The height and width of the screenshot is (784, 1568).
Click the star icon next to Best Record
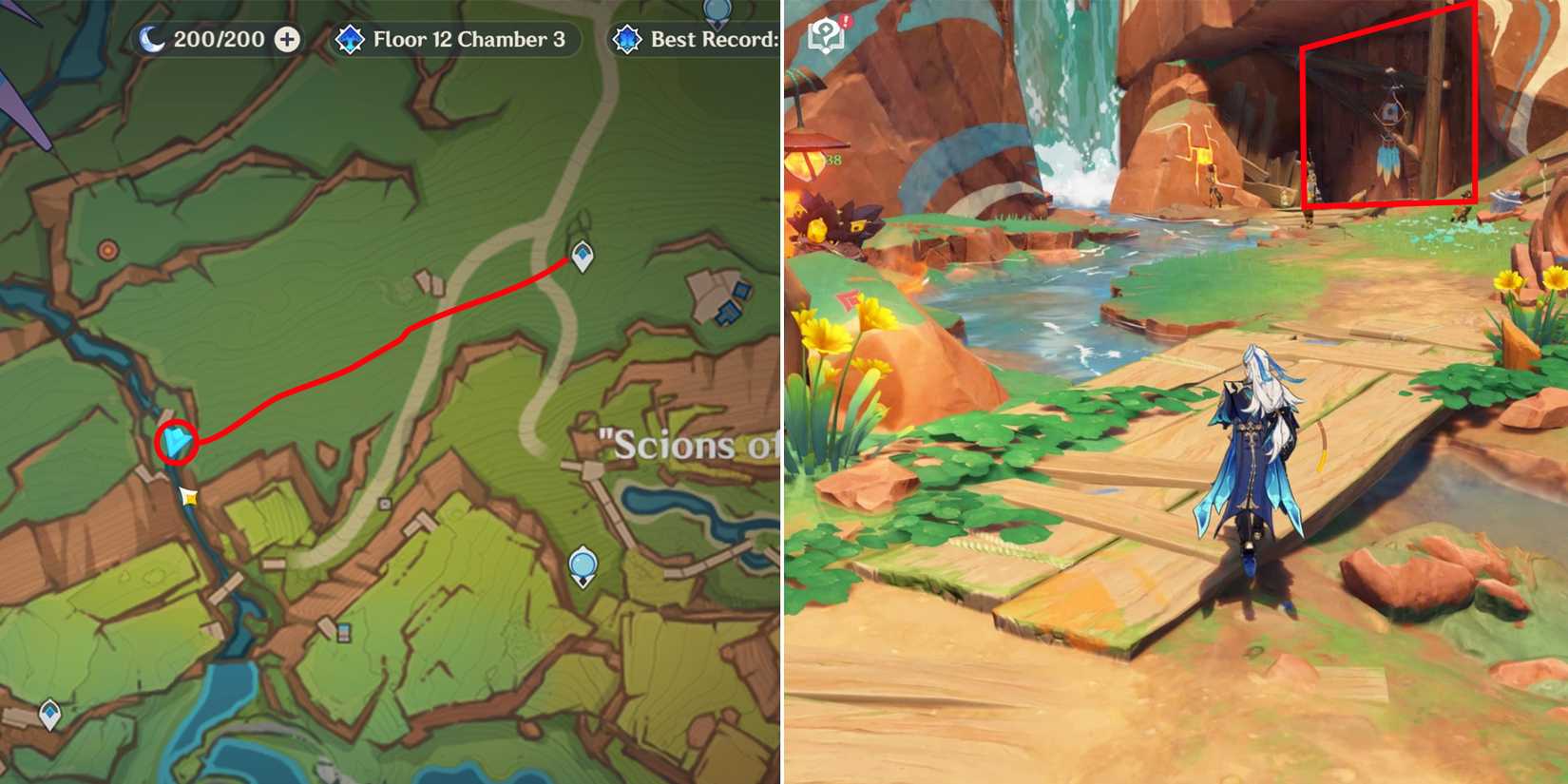(x=626, y=40)
